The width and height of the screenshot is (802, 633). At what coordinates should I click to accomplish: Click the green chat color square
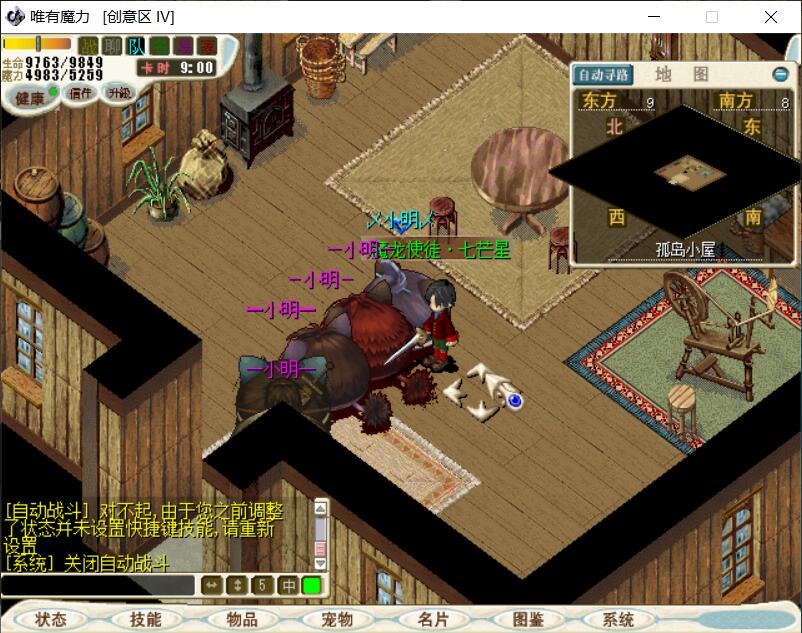pyautogui.click(x=312, y=586)
